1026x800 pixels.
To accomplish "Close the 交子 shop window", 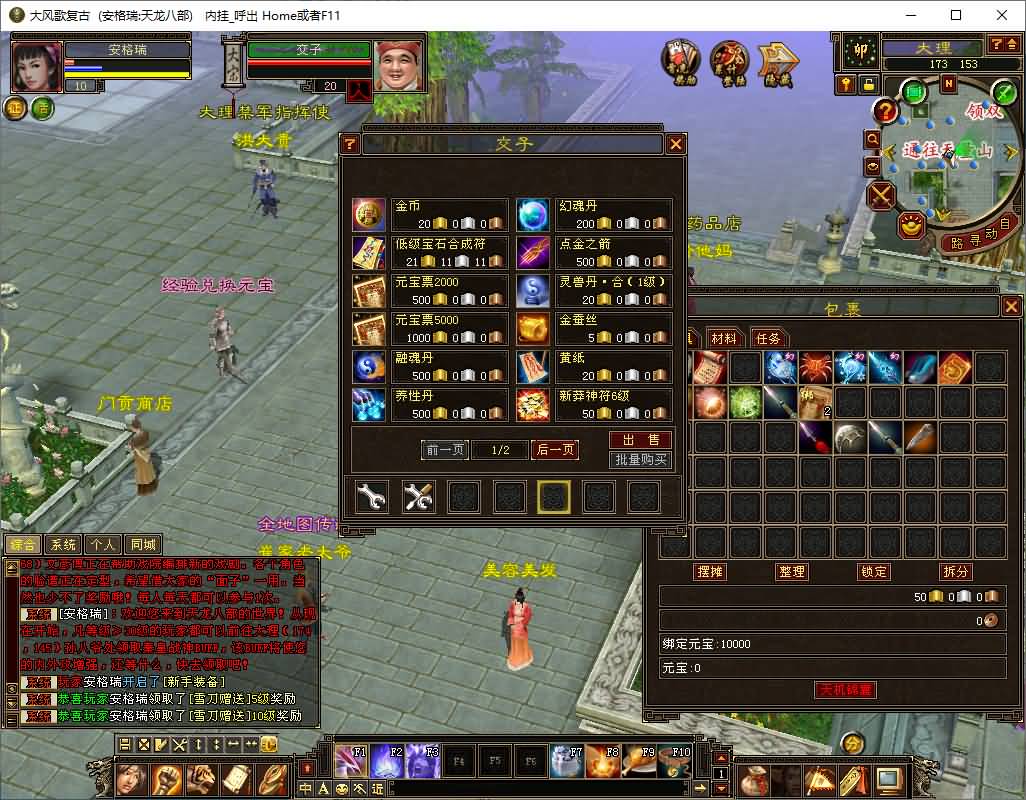I will coord(676,144).
